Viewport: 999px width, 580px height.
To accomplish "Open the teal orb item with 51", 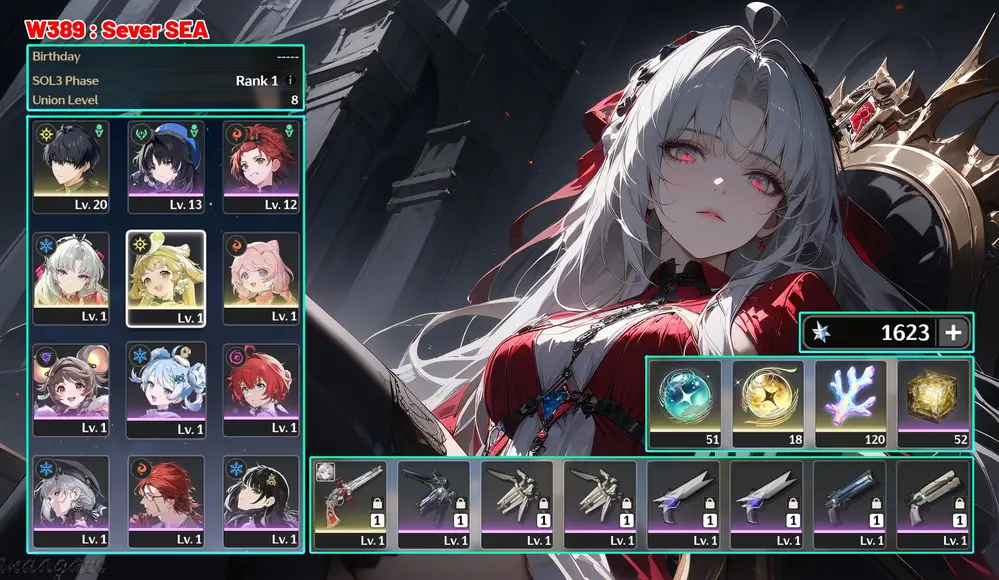I will pos(685,402).
